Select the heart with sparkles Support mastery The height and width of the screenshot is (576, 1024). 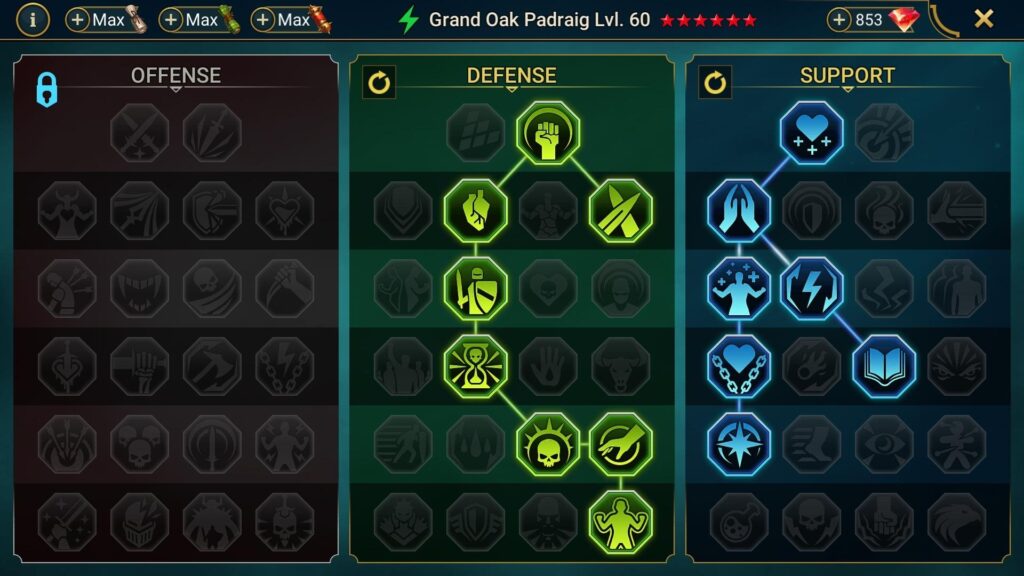tap(811, 133)
